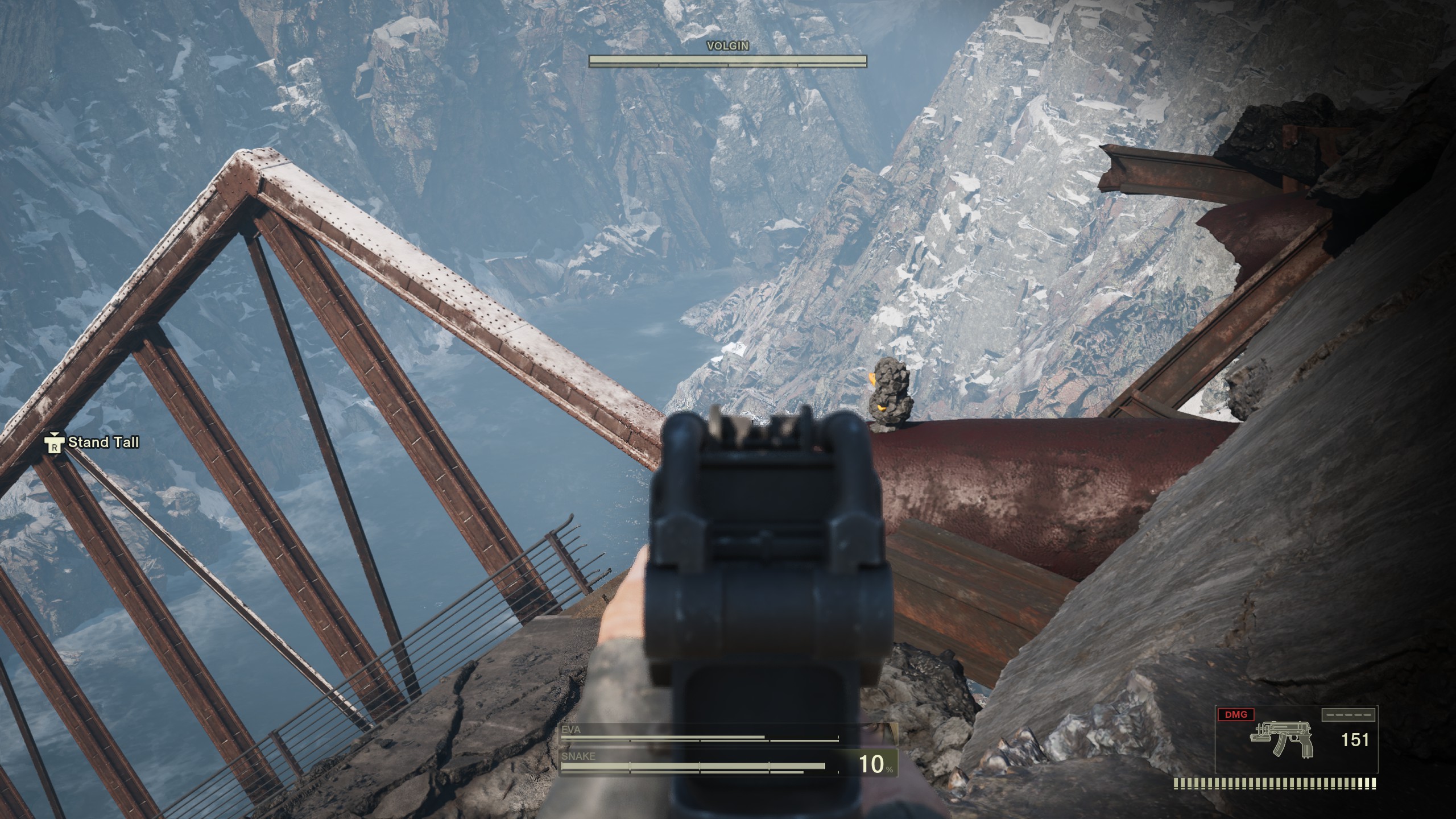This screenshot has width=1456, height=819.
Task: Expand the Volgin boss health display
Action: [727, 59]
